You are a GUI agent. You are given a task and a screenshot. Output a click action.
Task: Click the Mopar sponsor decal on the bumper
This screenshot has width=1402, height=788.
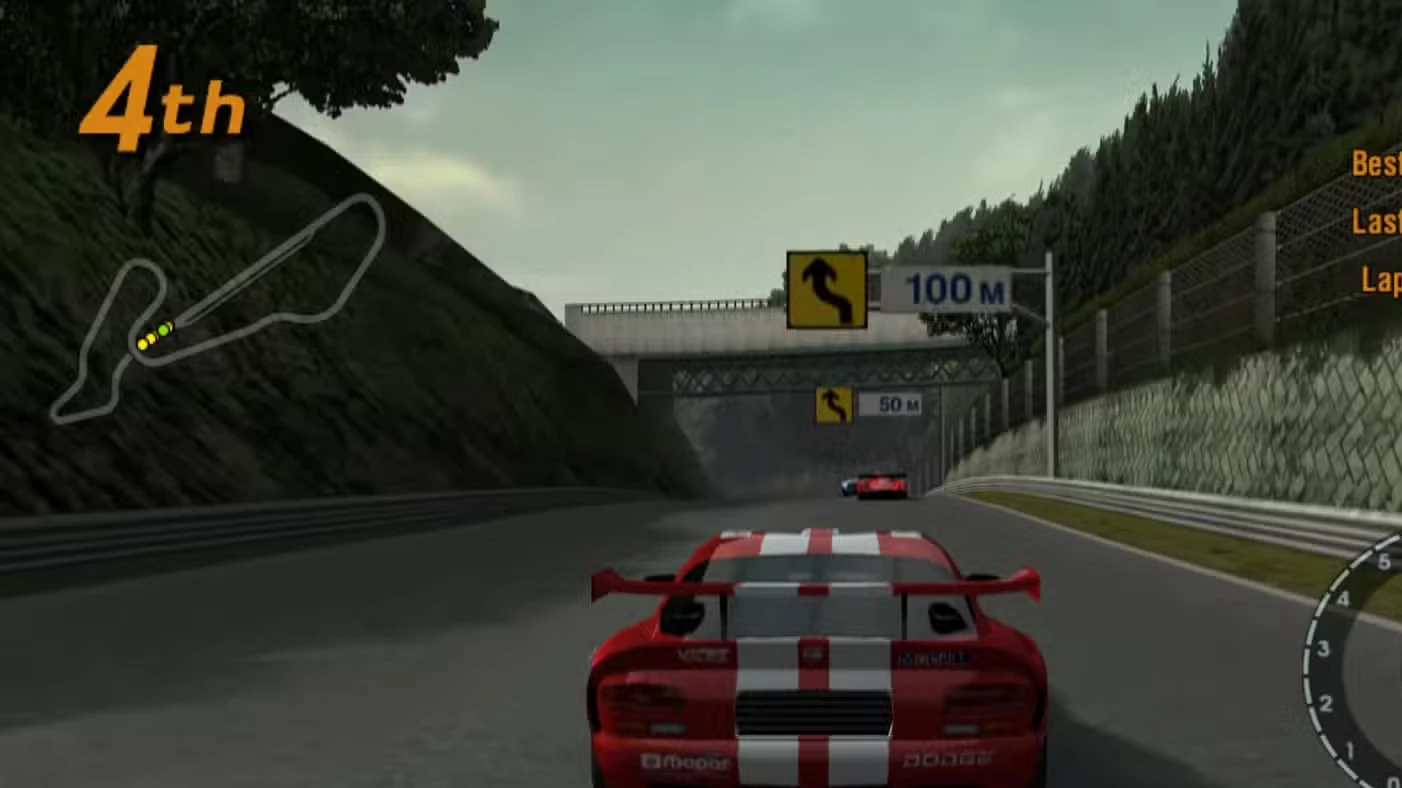click(685, 760)
